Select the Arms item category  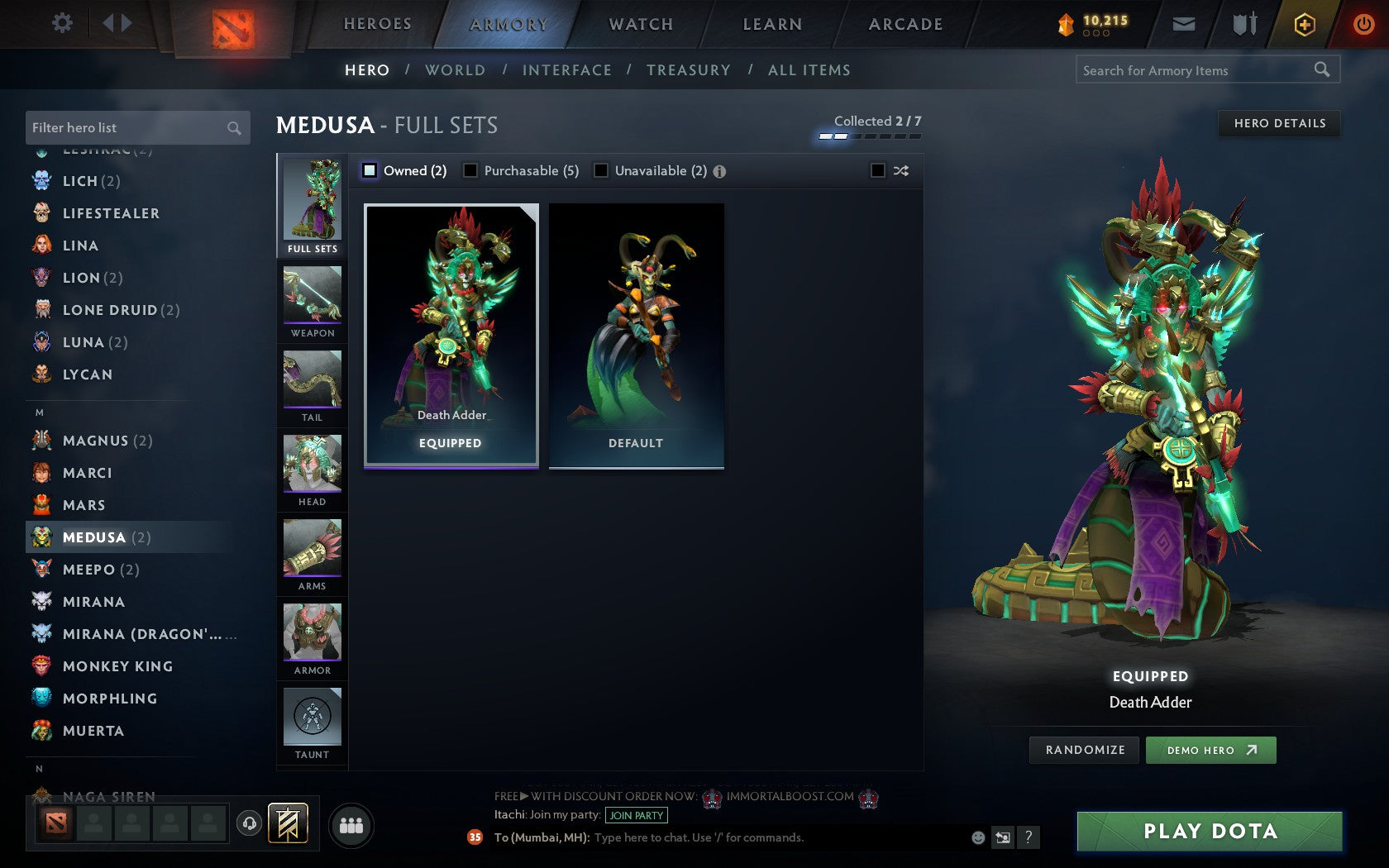tap(312, 554)
